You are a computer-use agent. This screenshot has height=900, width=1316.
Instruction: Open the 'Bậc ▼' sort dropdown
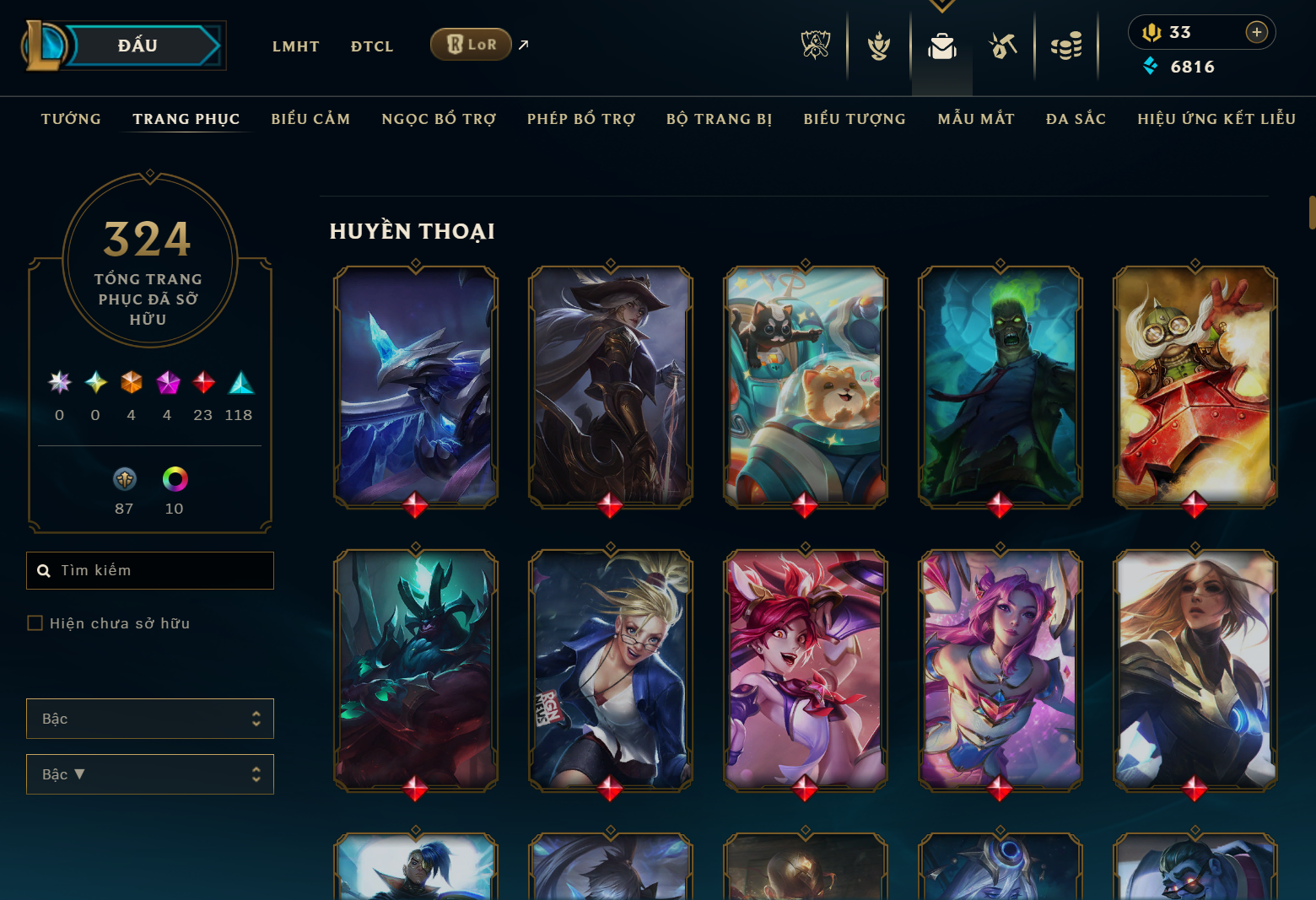tap(149, 773)
